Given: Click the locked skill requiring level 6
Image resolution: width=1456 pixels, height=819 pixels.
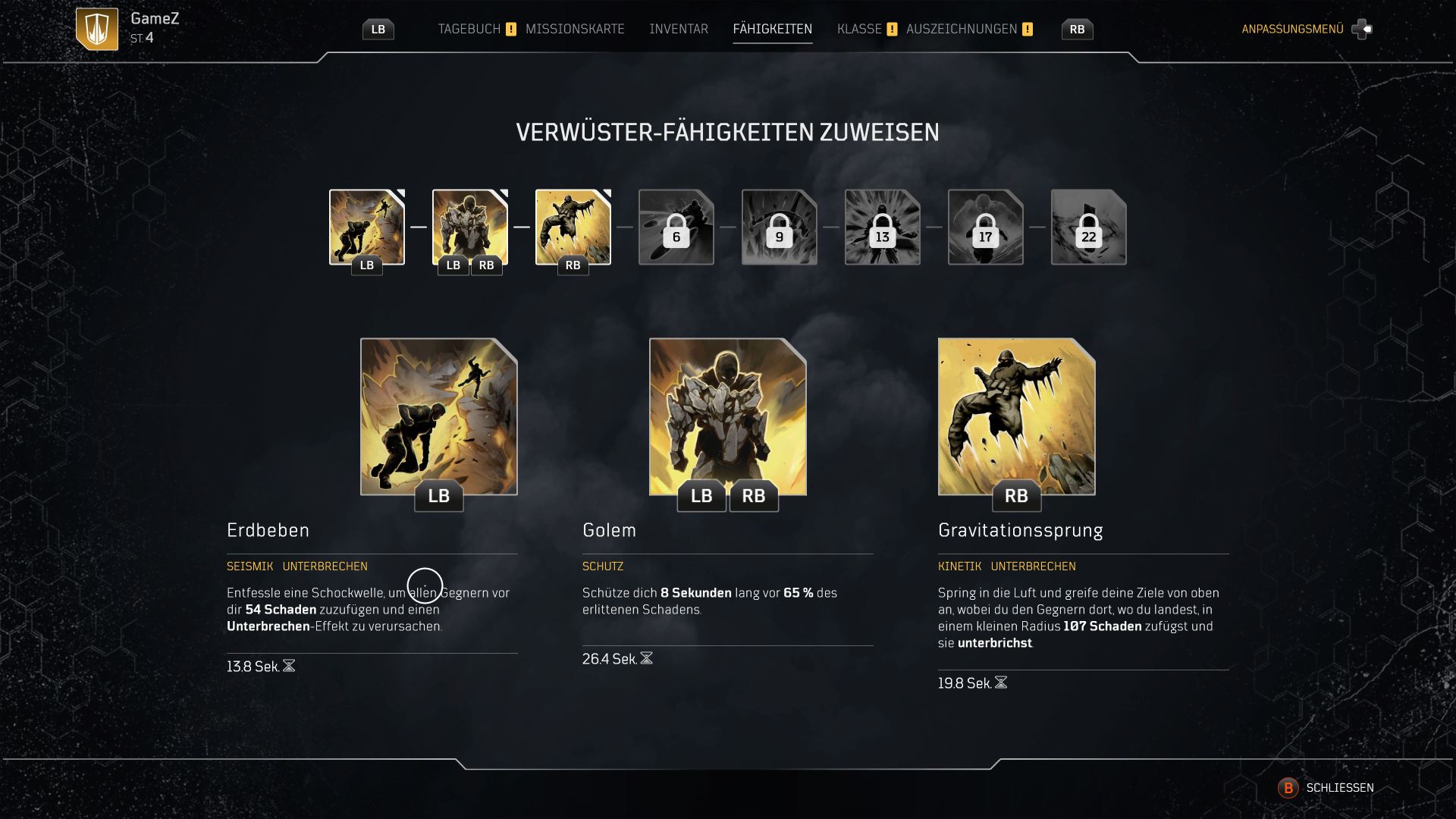Looking at the screenshot, I should click(676, 227).
